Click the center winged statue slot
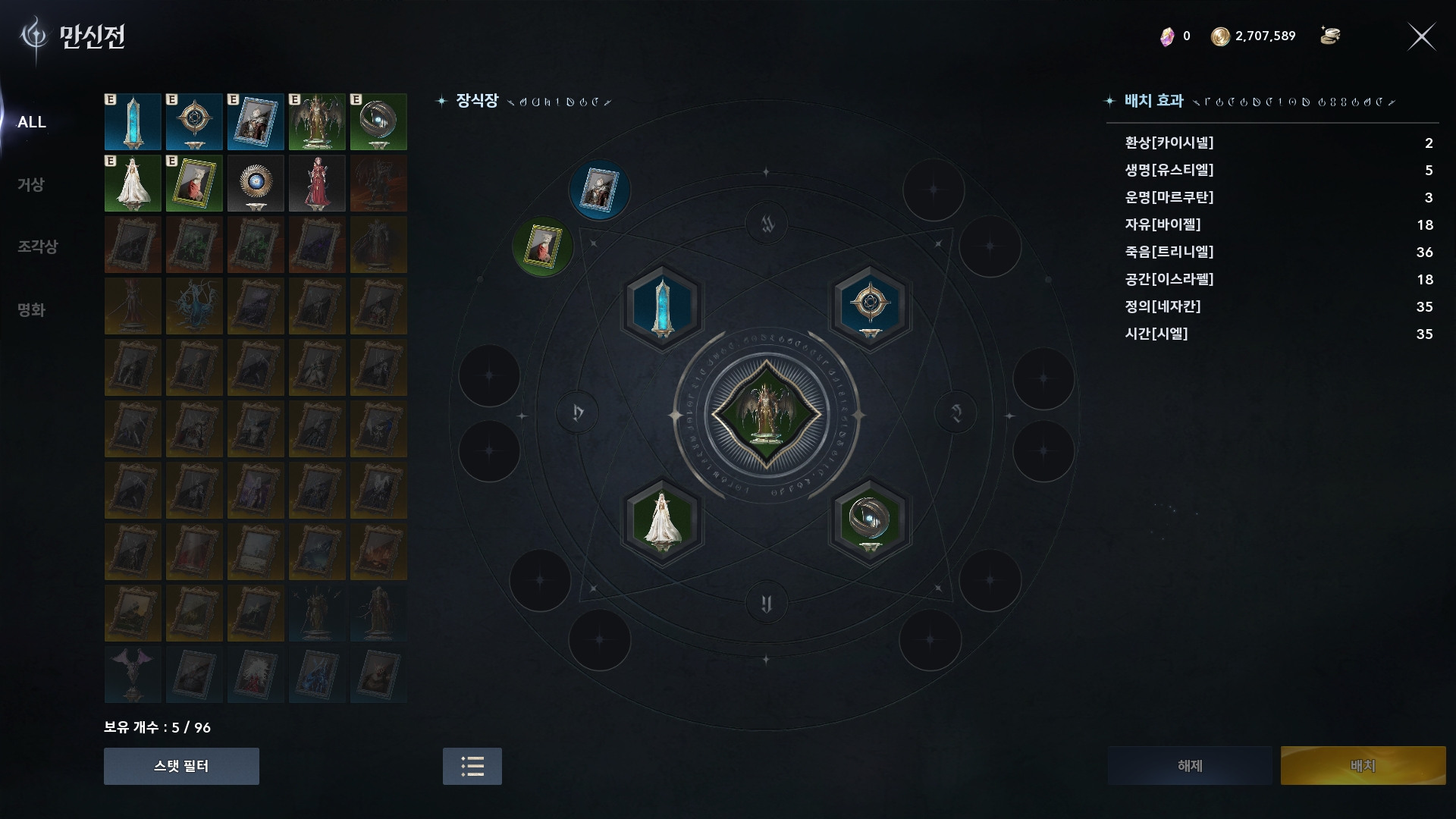The width and height of the screenshot is (1456, 819). point(766,416)
